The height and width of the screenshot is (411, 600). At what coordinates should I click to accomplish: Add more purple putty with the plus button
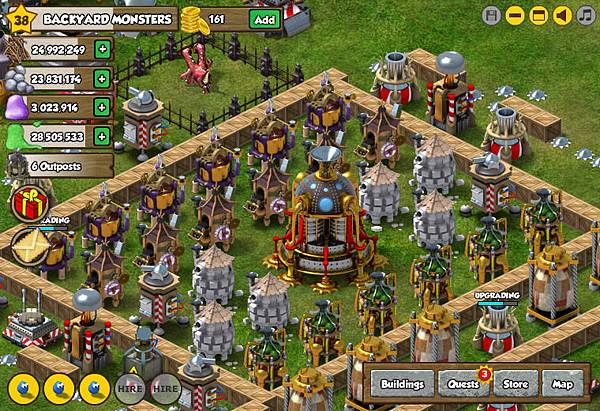(x=101, y=106)
